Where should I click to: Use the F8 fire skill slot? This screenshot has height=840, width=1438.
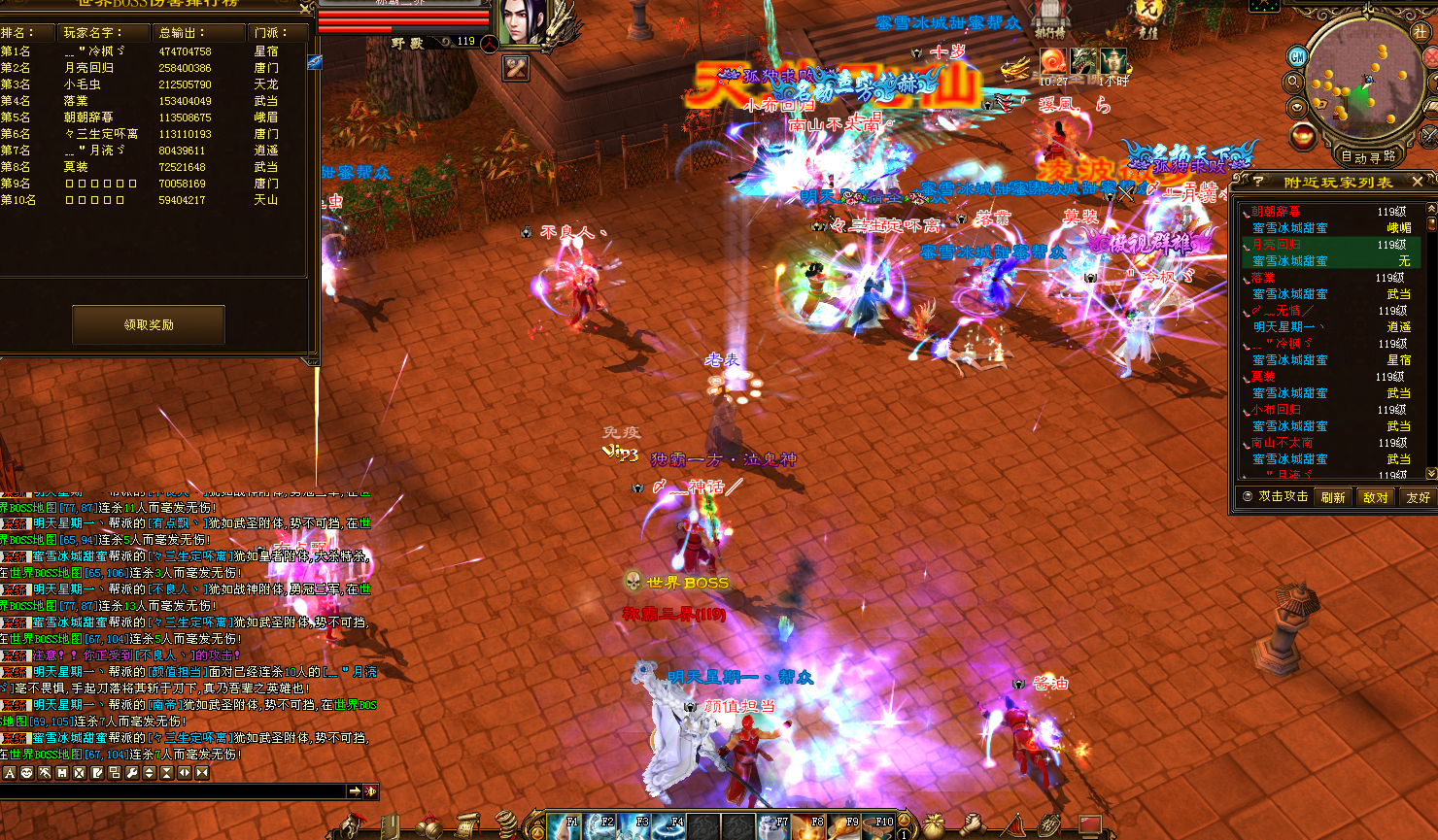(809, 826)
